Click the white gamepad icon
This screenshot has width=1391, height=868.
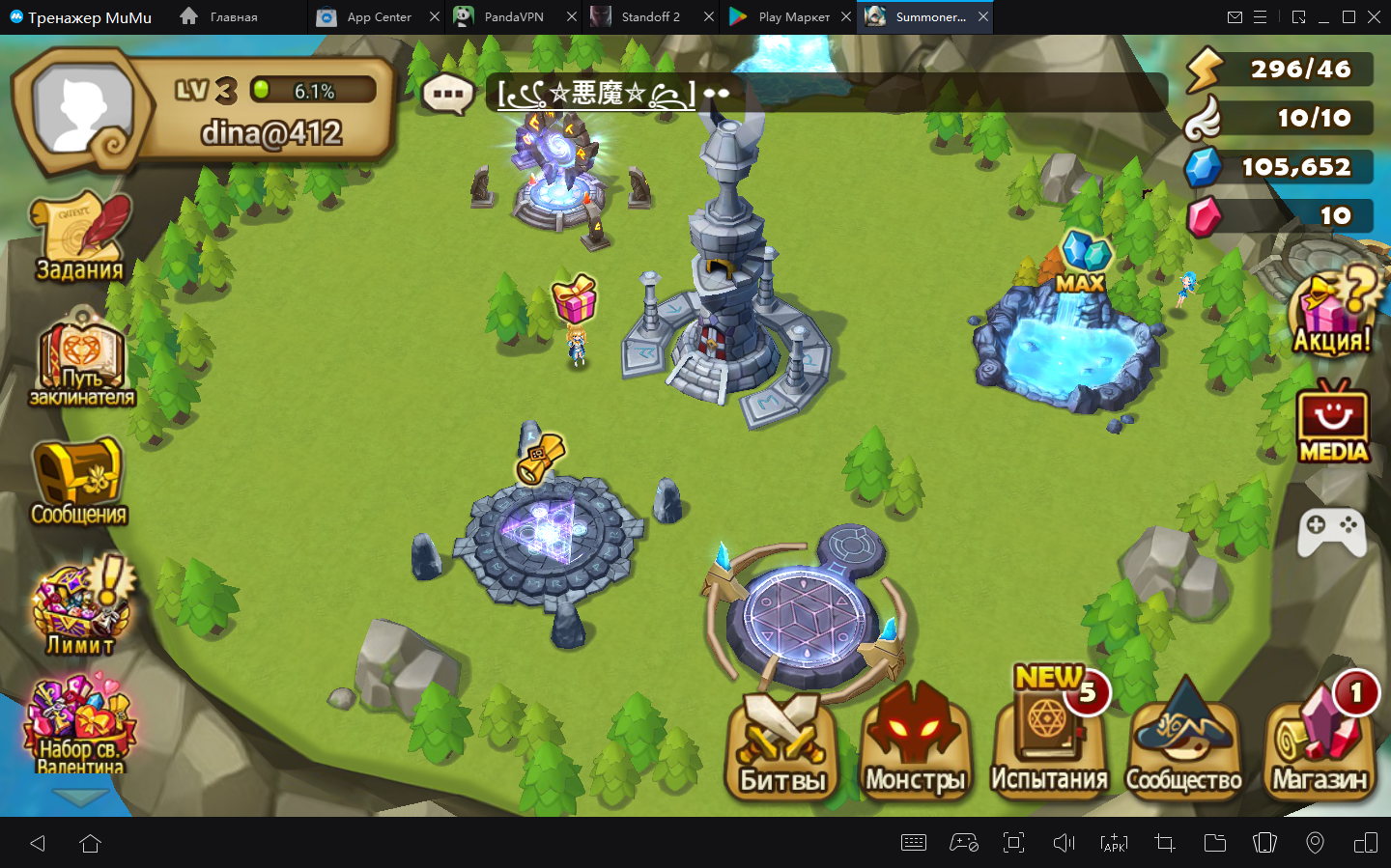(x=1331, y=531)
